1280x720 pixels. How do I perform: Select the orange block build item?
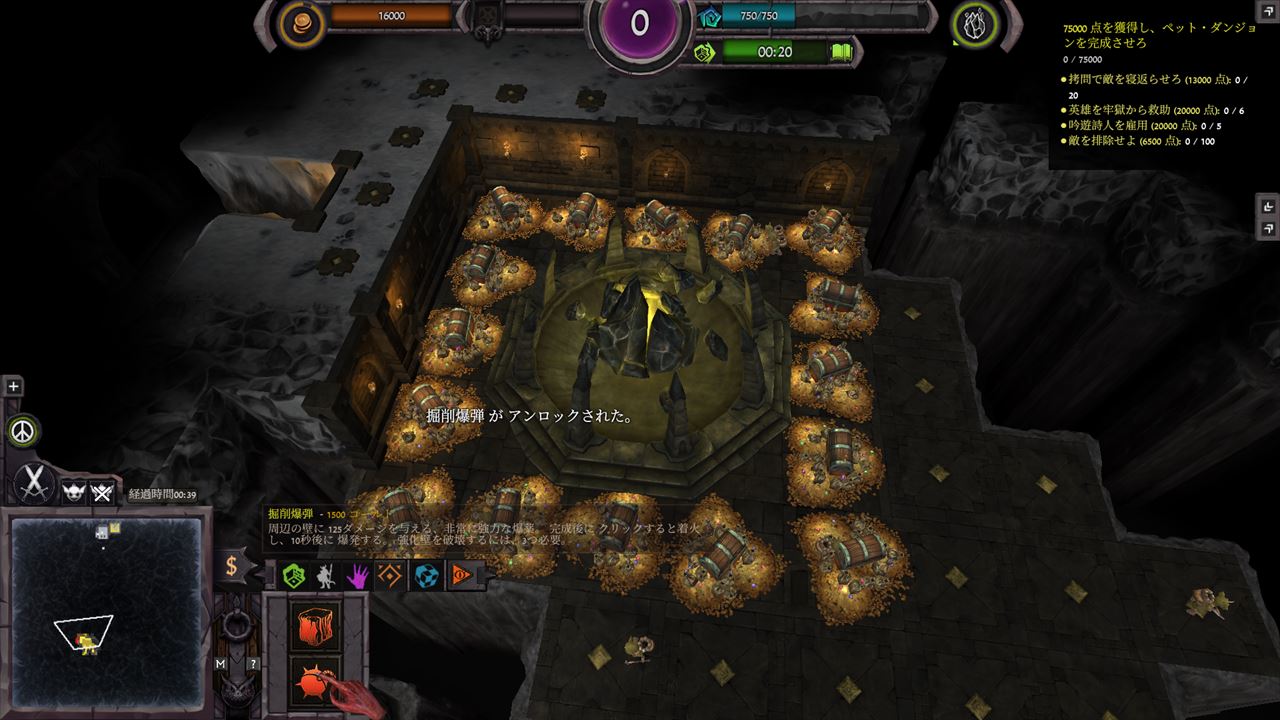315,624
